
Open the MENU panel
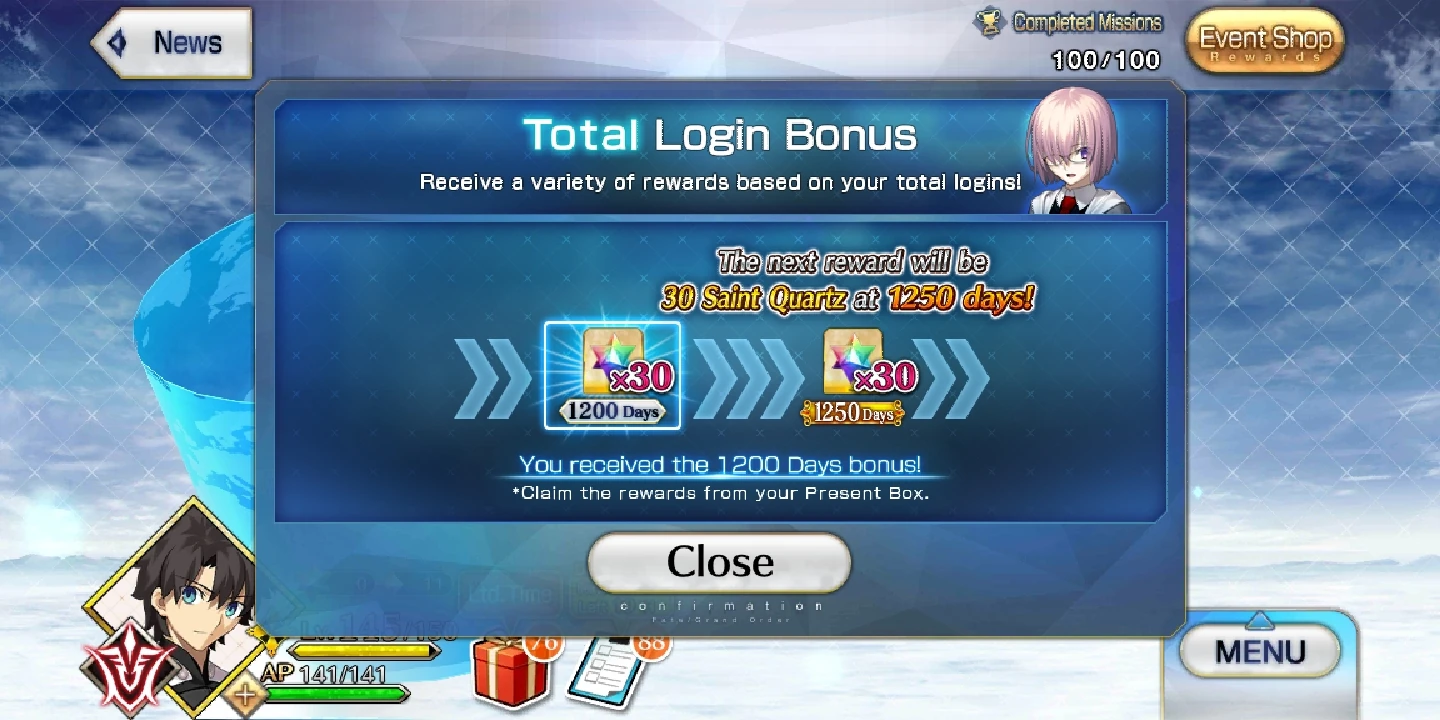coord(1258,650)
